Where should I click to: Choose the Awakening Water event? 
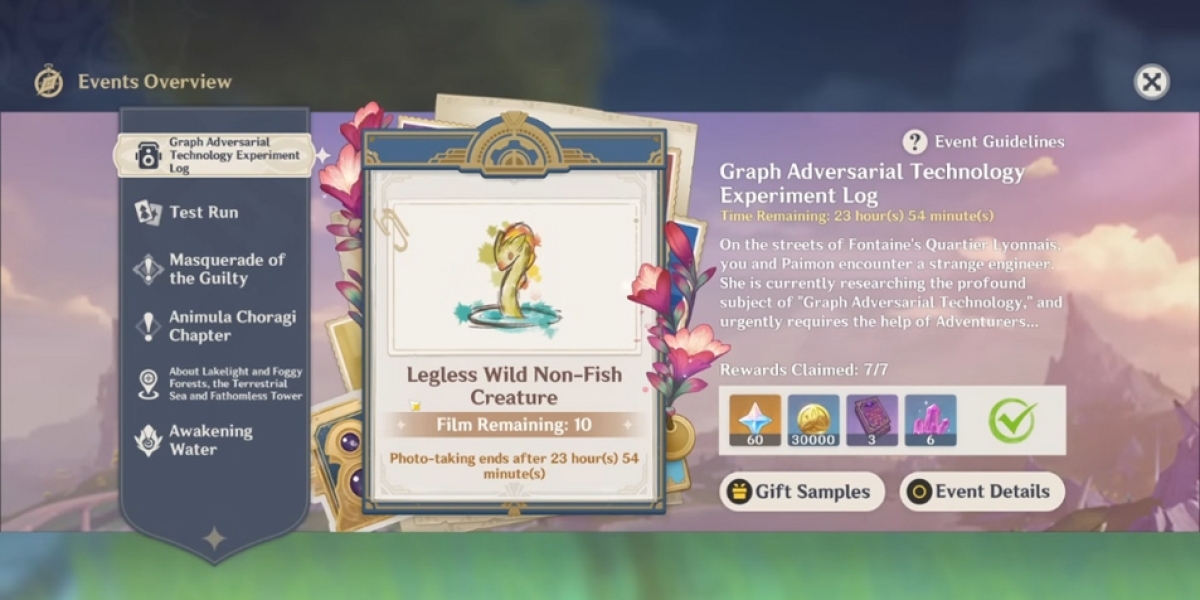point(210,440)
